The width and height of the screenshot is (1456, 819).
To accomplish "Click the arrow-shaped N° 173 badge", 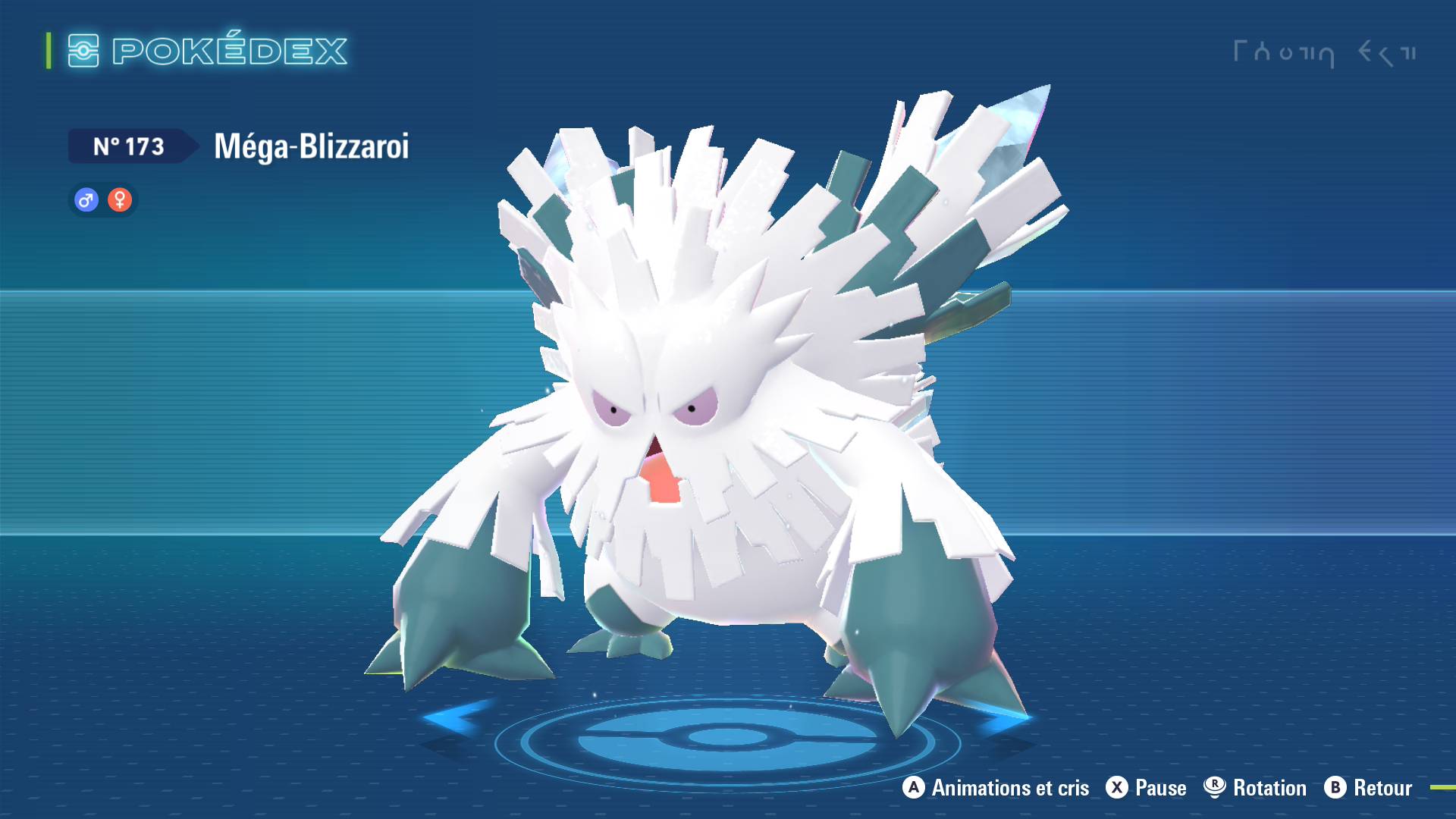I will (129, 146).
